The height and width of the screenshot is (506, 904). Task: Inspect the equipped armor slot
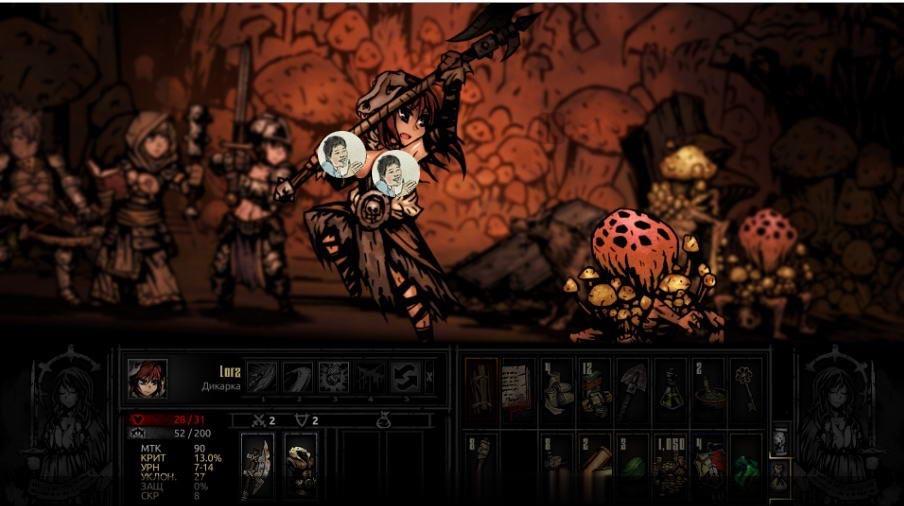300,466
